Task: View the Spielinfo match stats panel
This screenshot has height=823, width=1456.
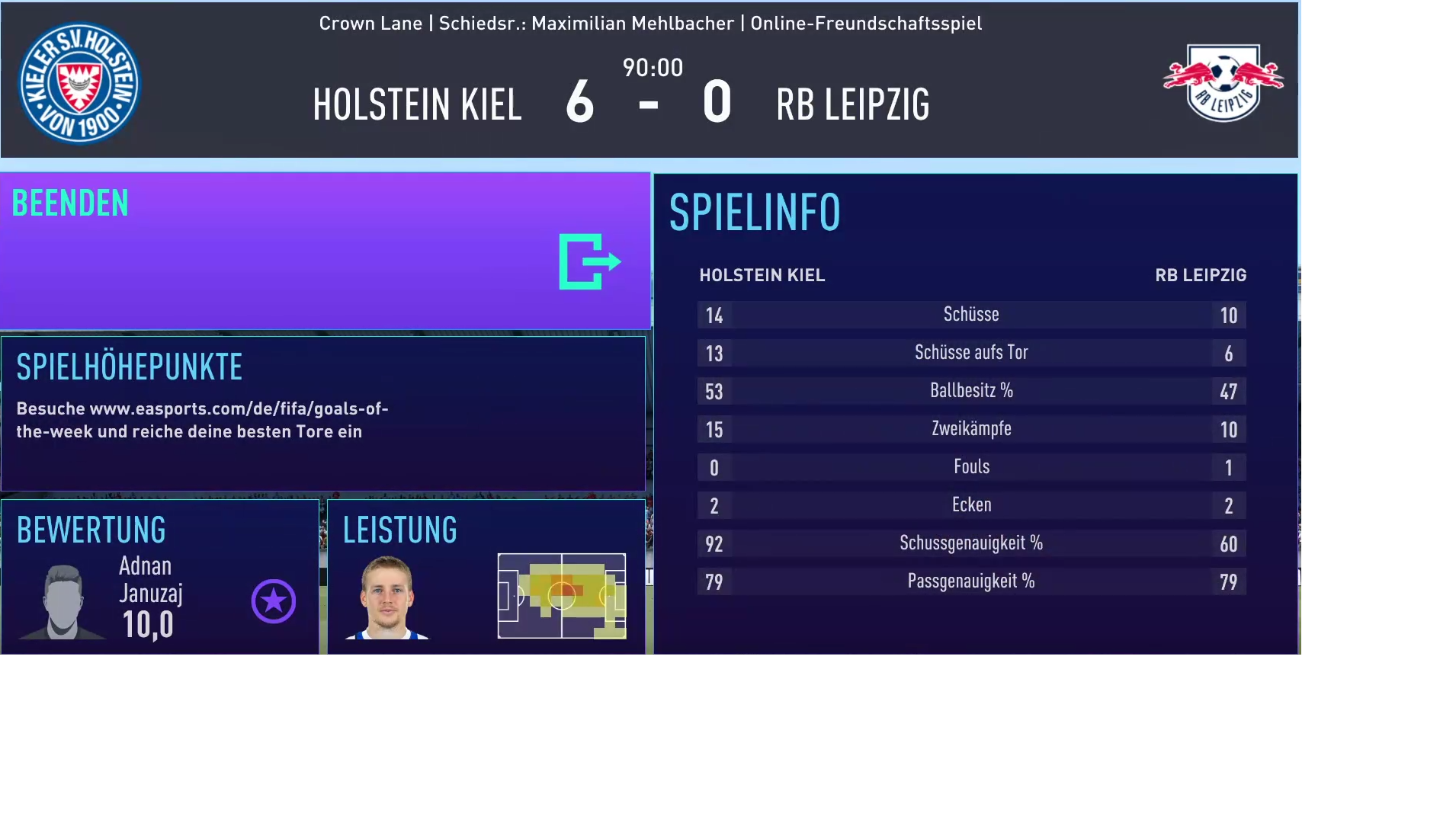Action: [975, 413]
